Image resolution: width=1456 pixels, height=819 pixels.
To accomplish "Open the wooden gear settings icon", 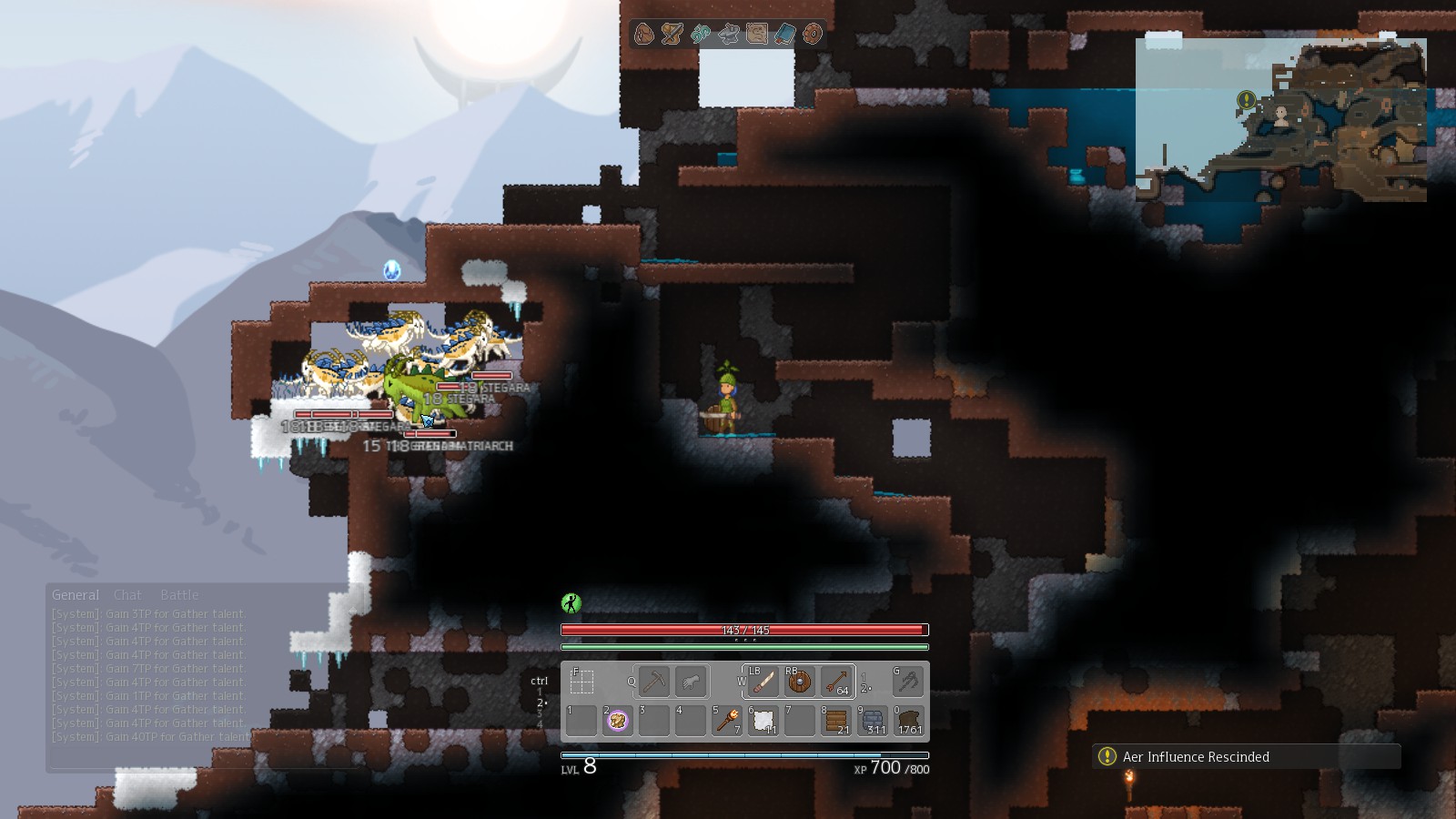I will pos(813,35).
